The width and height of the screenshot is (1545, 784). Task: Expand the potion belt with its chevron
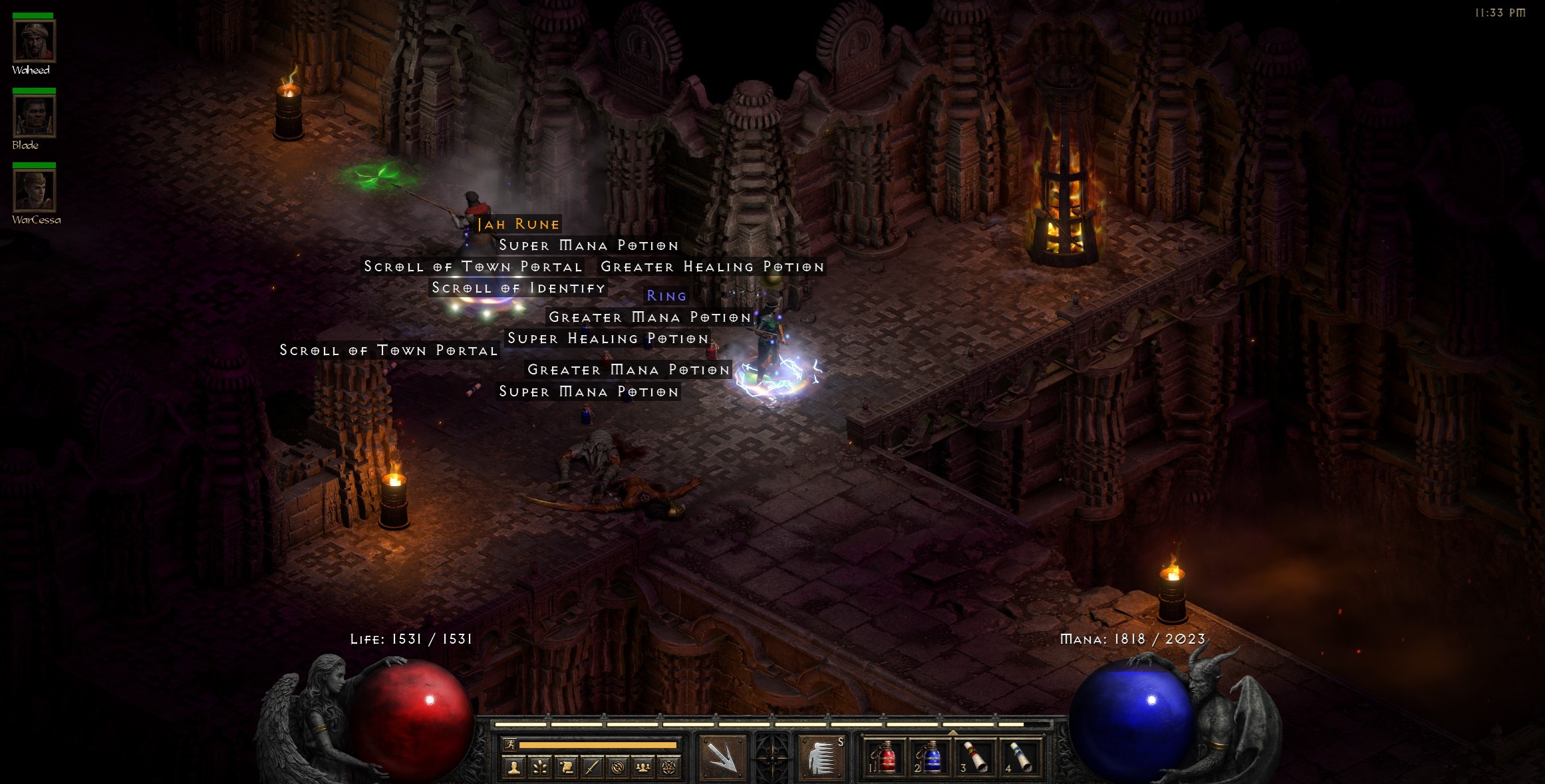(x=953, y=732)
